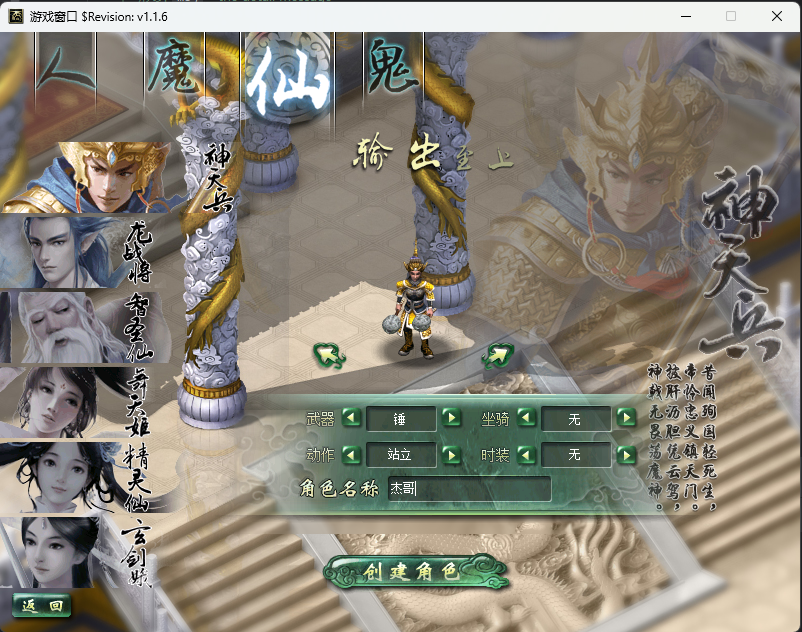Click the 返回 back button
802x632 pixels.
coord(42,605)
